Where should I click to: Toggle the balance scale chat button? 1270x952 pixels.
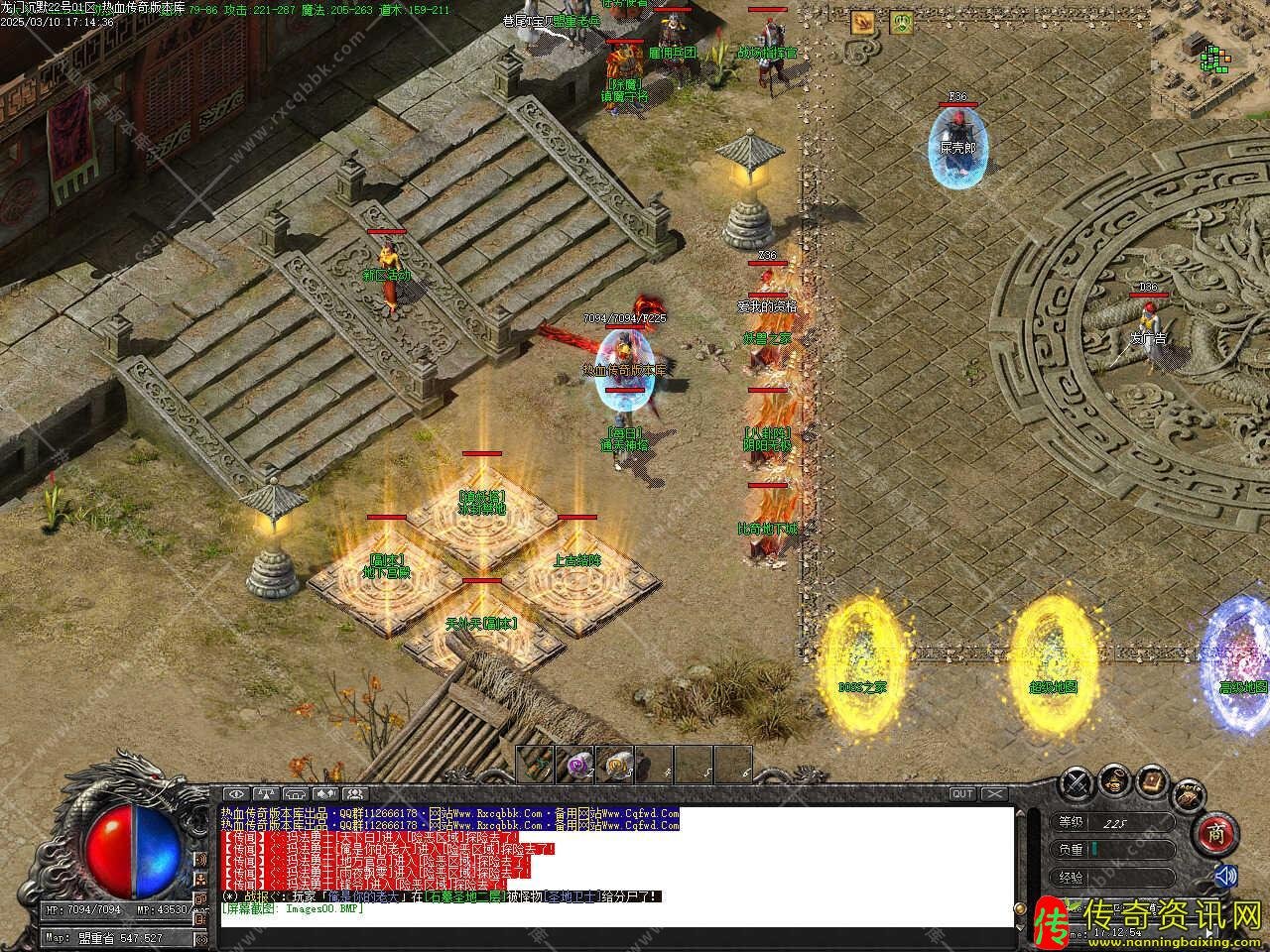[x=266, y=793]
